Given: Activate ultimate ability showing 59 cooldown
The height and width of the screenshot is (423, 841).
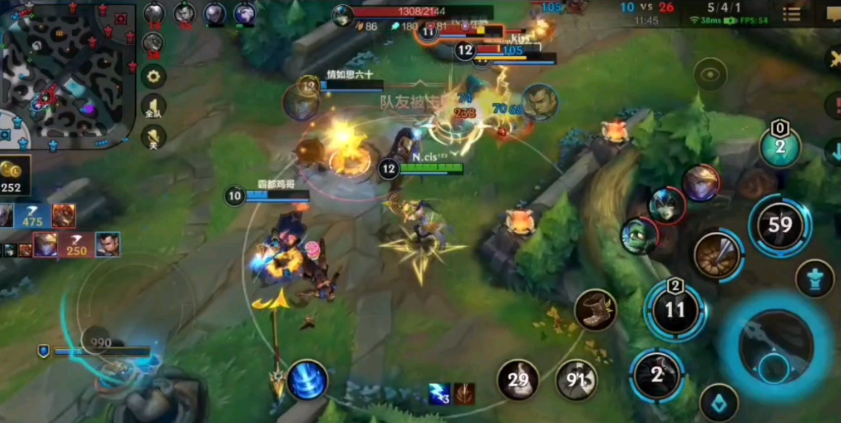Looking at the screenshot, I should coord(780,224).
